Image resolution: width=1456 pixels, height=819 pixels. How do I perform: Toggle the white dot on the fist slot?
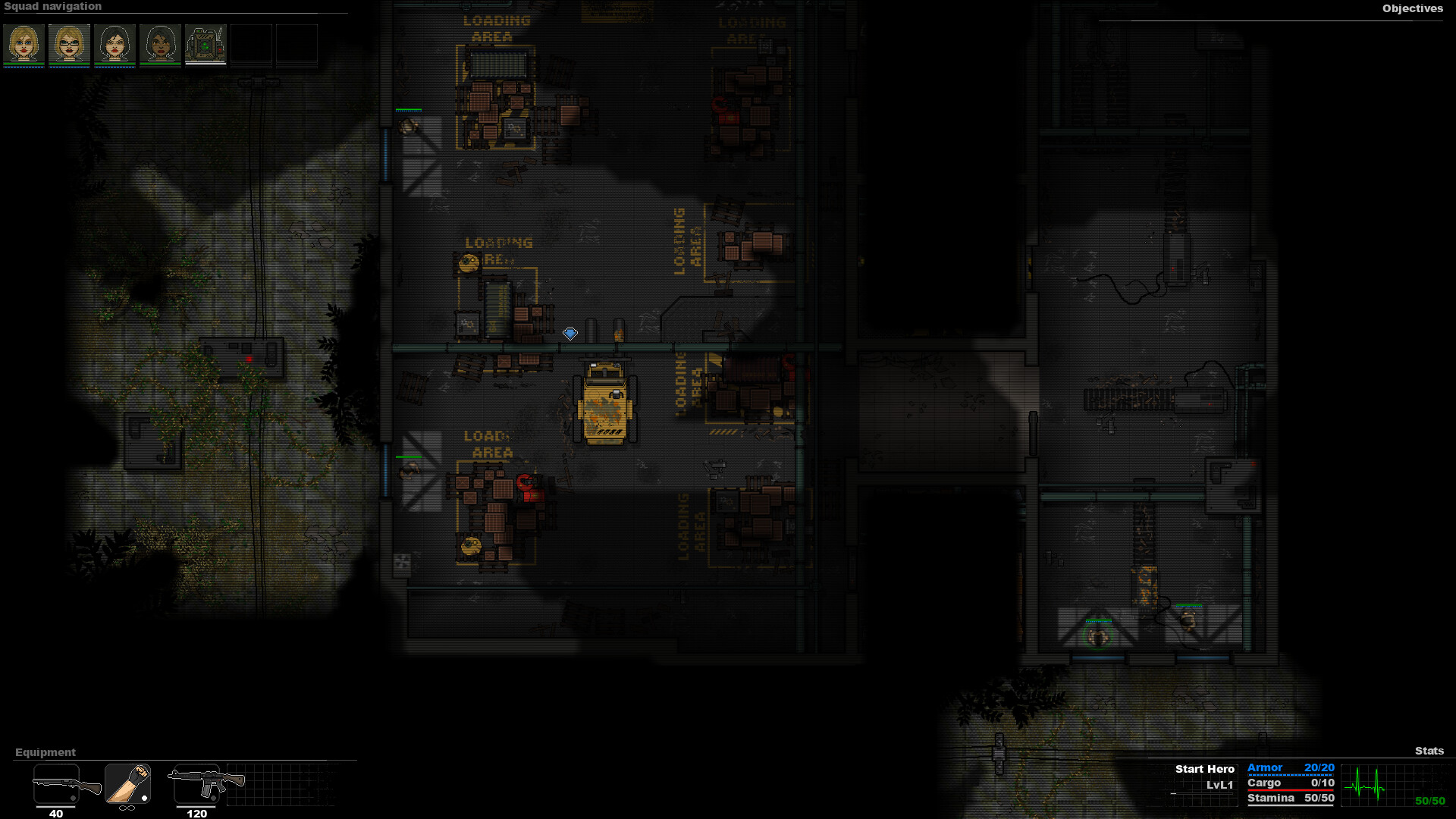(x=145, y=797)
